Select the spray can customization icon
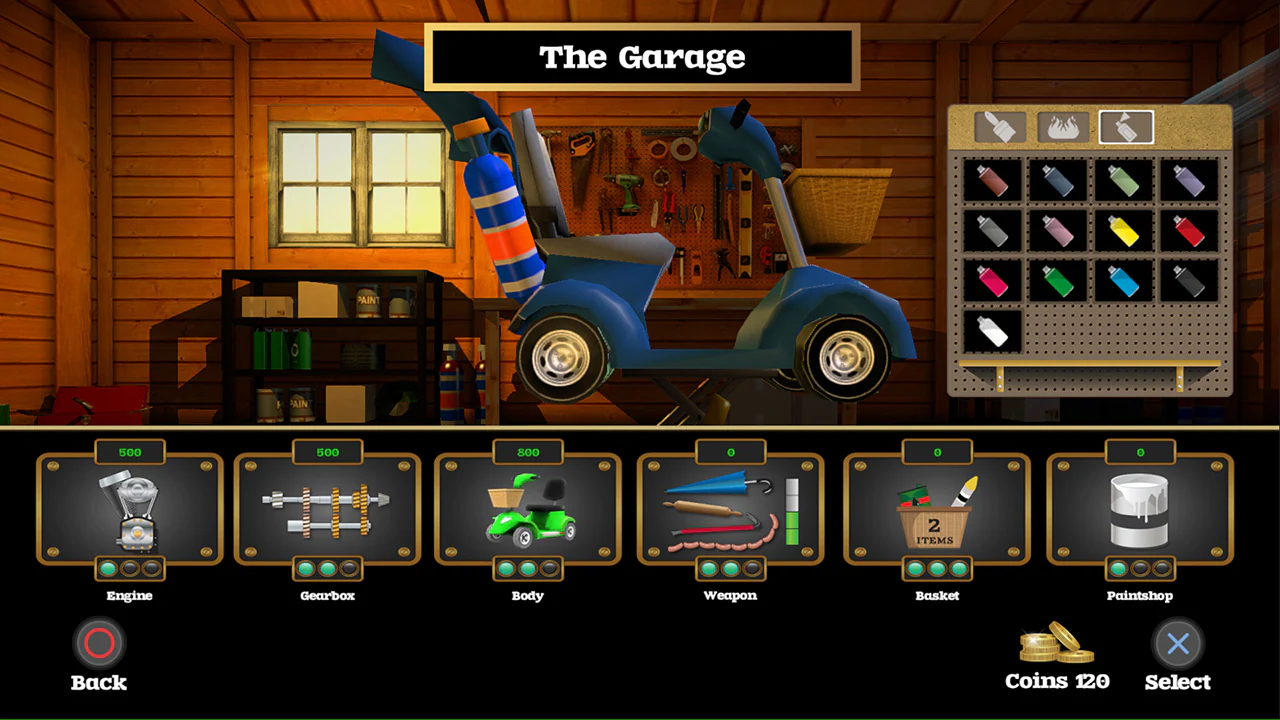 [1125, 125]
